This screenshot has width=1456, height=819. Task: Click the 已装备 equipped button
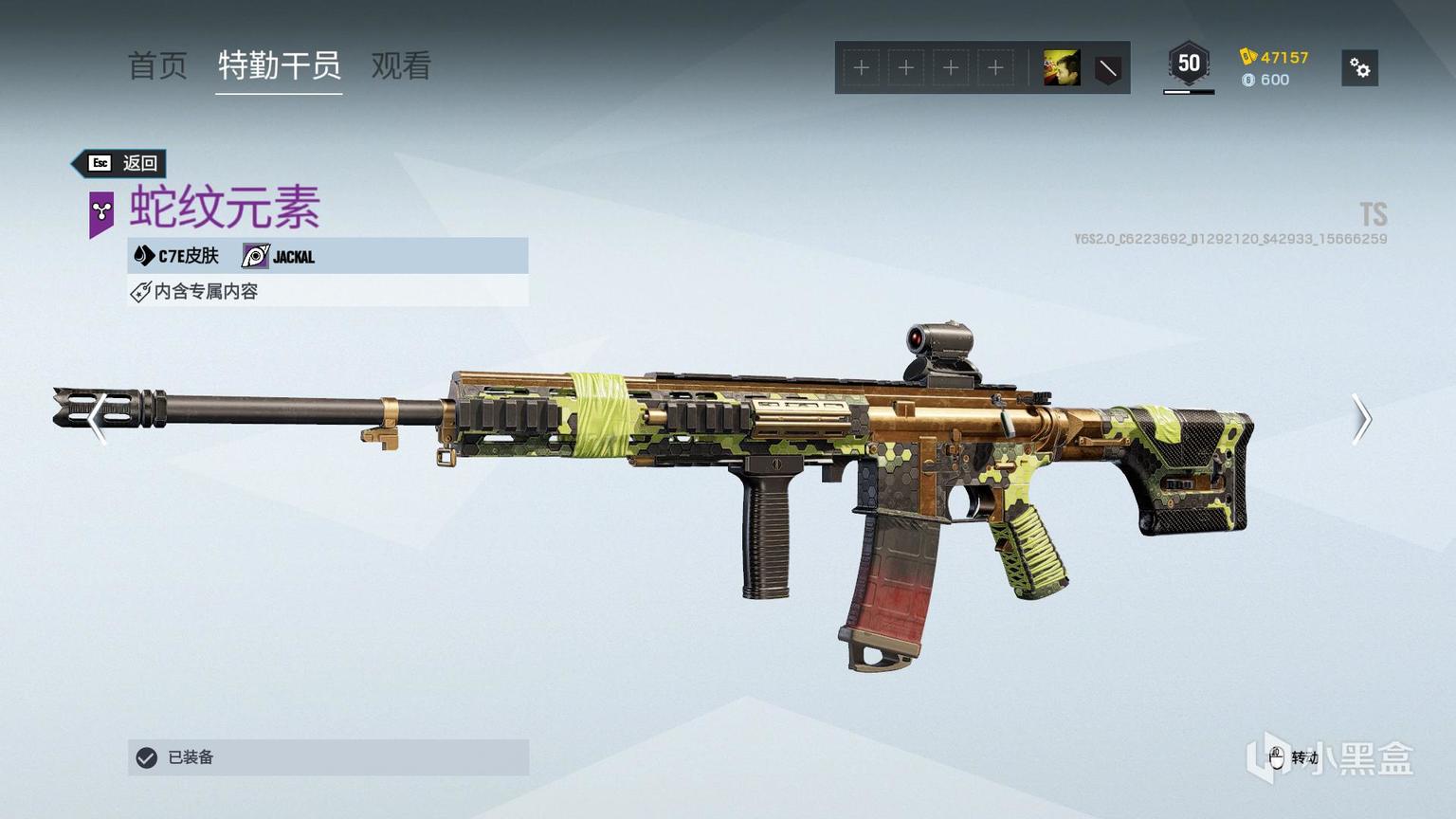(328, 757)
